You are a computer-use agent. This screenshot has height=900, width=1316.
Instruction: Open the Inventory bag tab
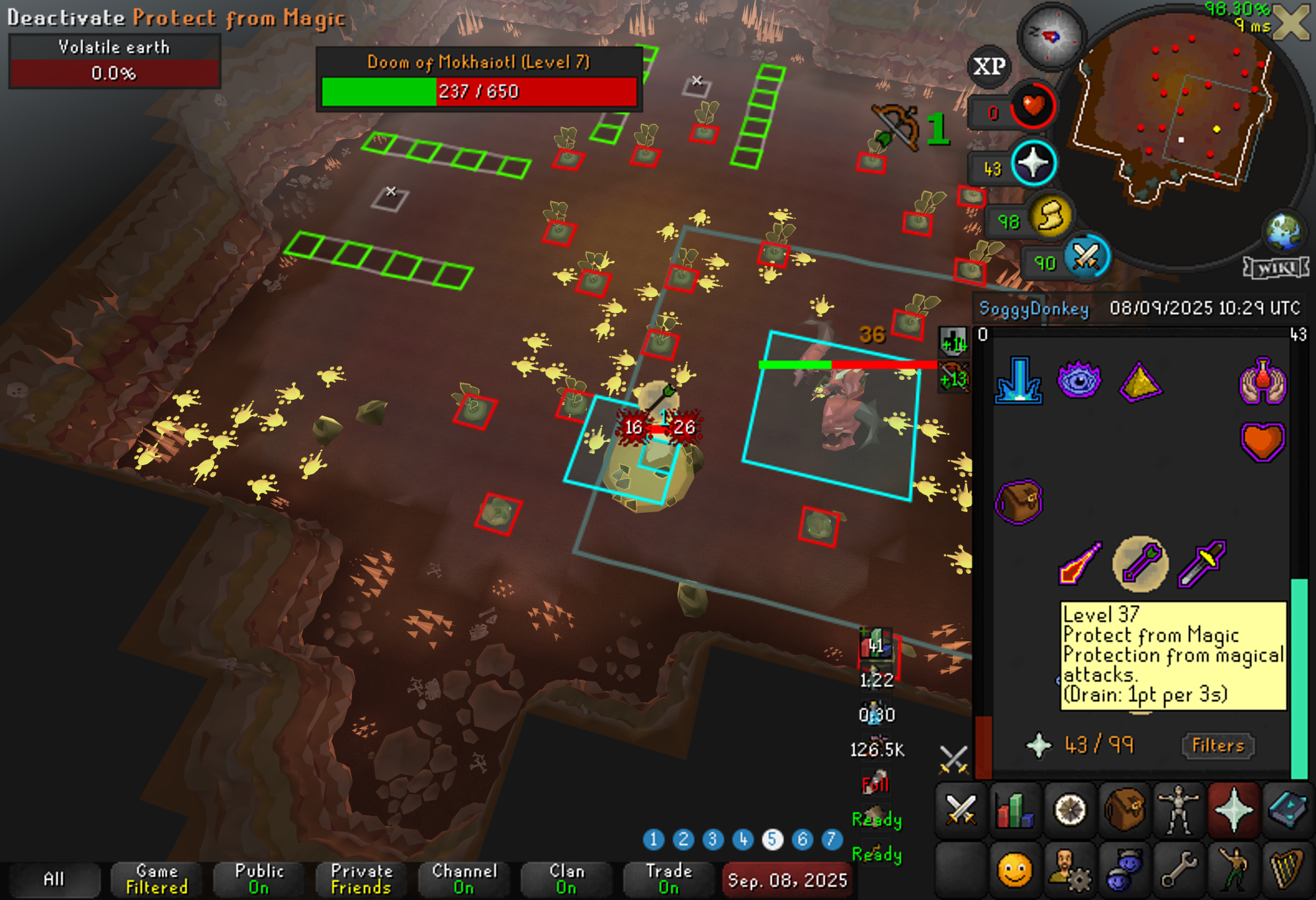point(1124,809)
